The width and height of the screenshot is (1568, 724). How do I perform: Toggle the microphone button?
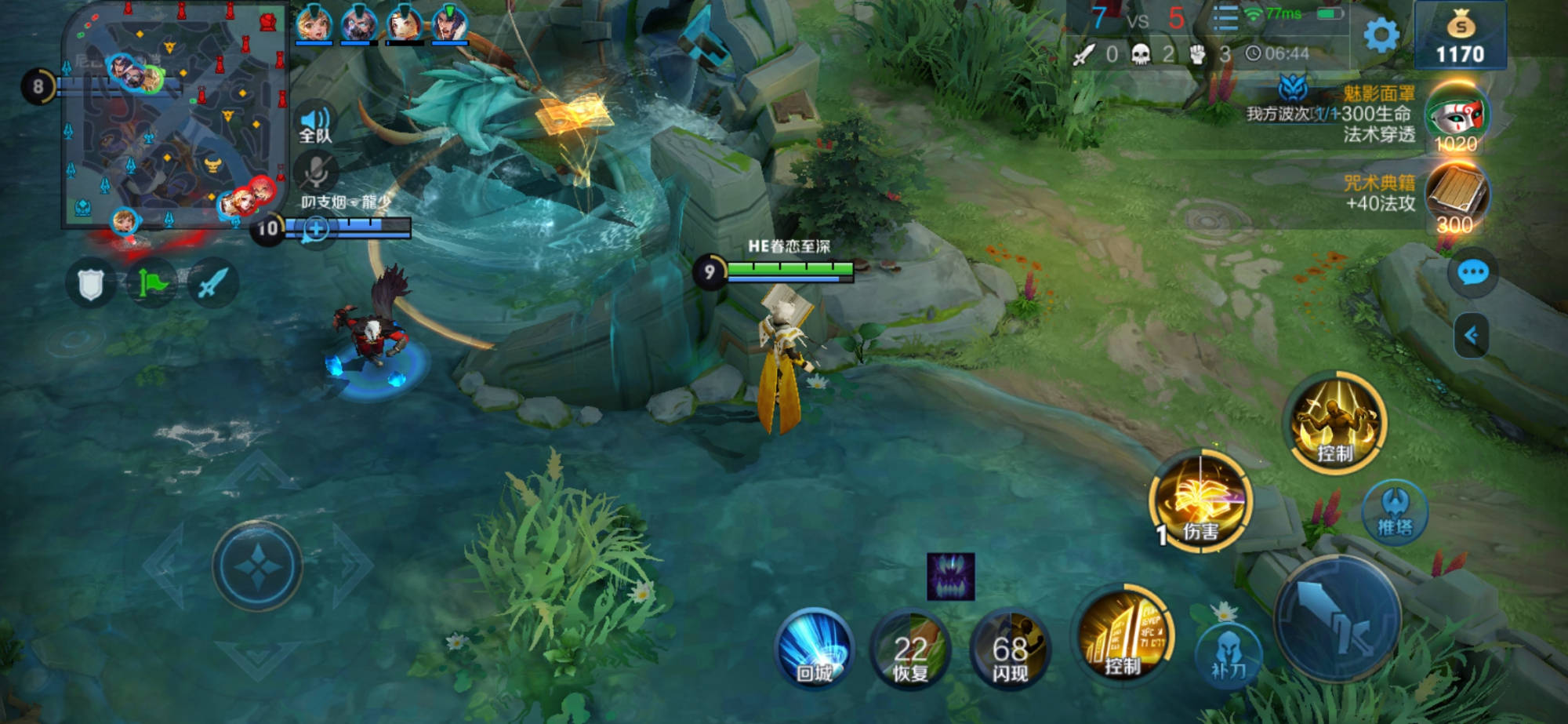click(x=316, y=170)
